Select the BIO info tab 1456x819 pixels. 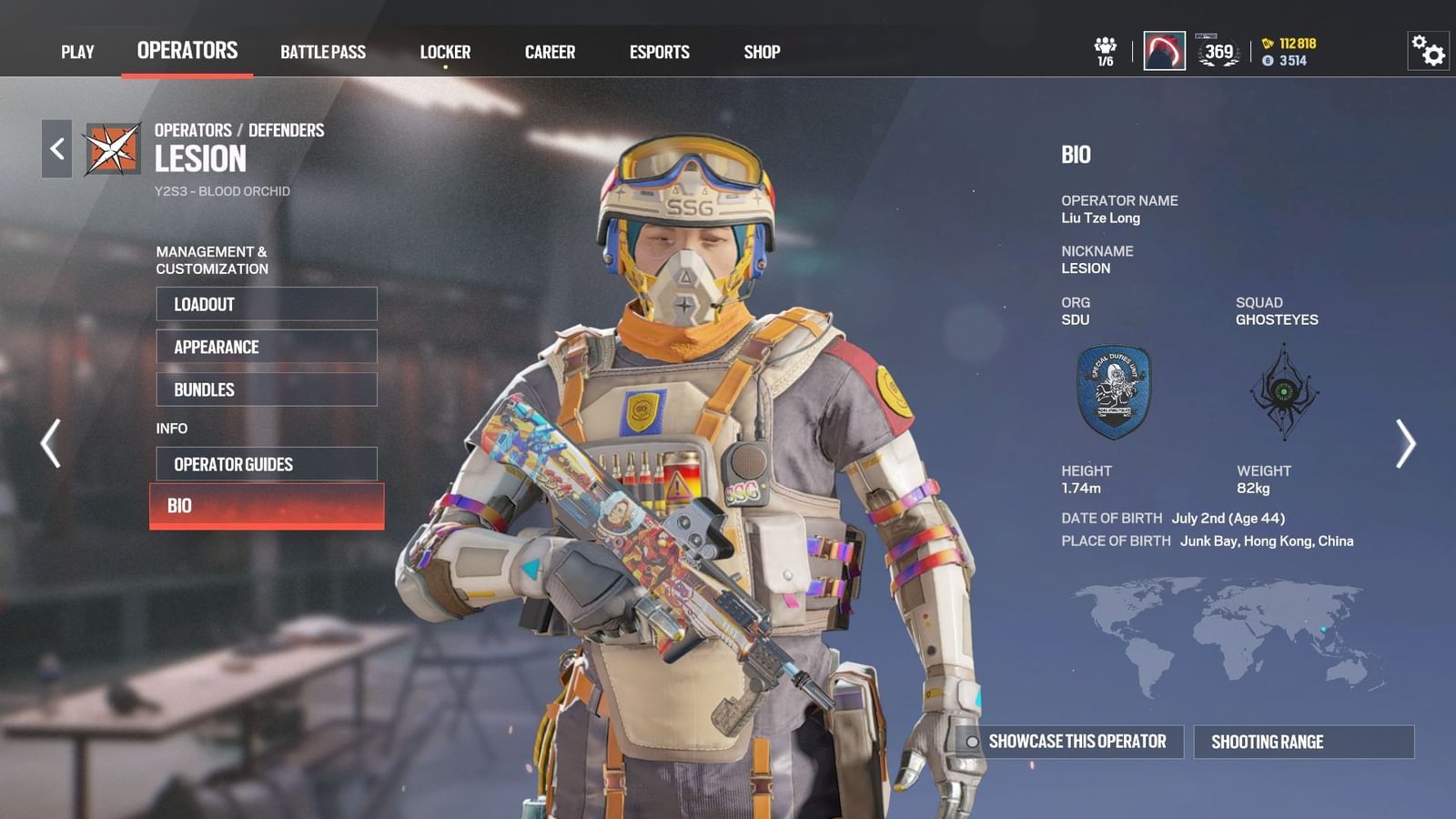(266, 506)
